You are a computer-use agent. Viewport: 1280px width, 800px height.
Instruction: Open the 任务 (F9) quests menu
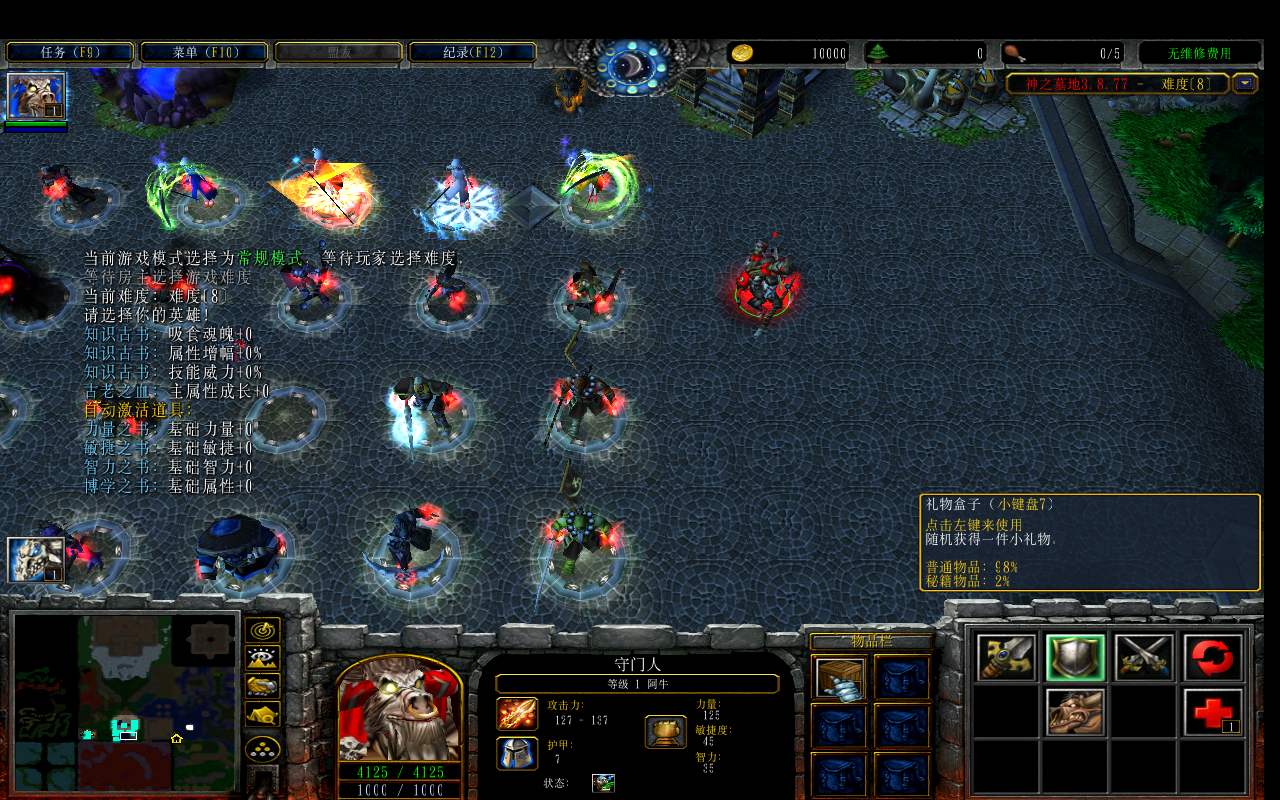[70, 52]
